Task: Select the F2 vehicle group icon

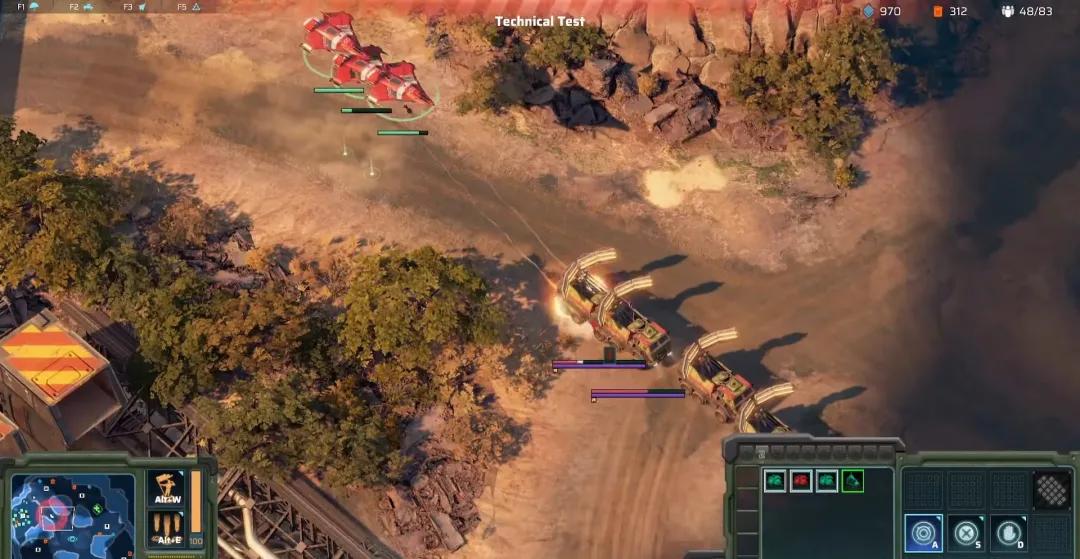Action: point(86,6)
